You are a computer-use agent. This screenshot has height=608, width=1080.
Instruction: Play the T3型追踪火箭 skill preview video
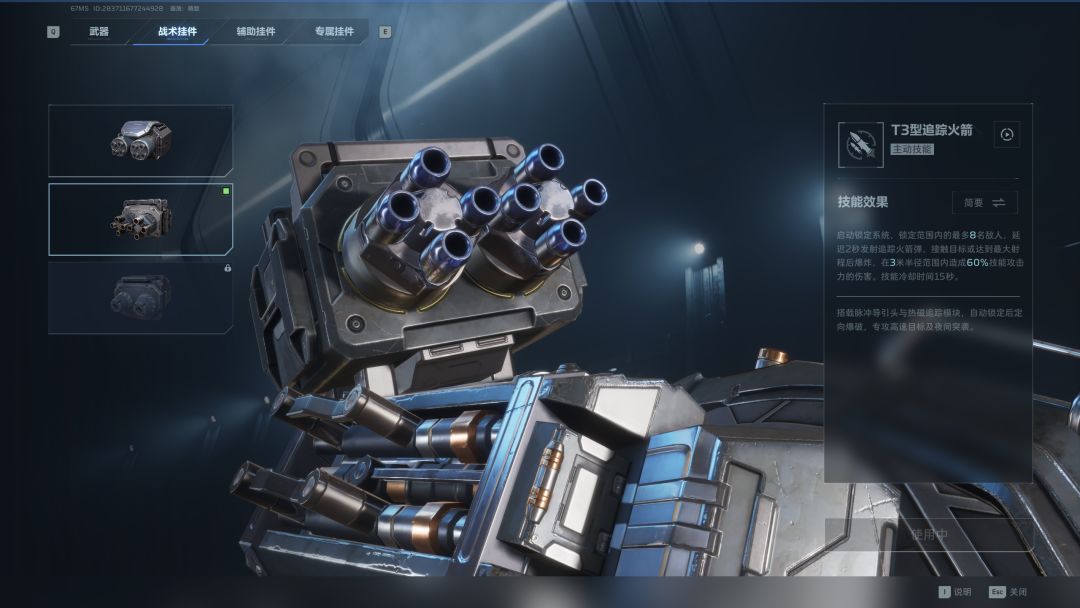pos(1007,135)
